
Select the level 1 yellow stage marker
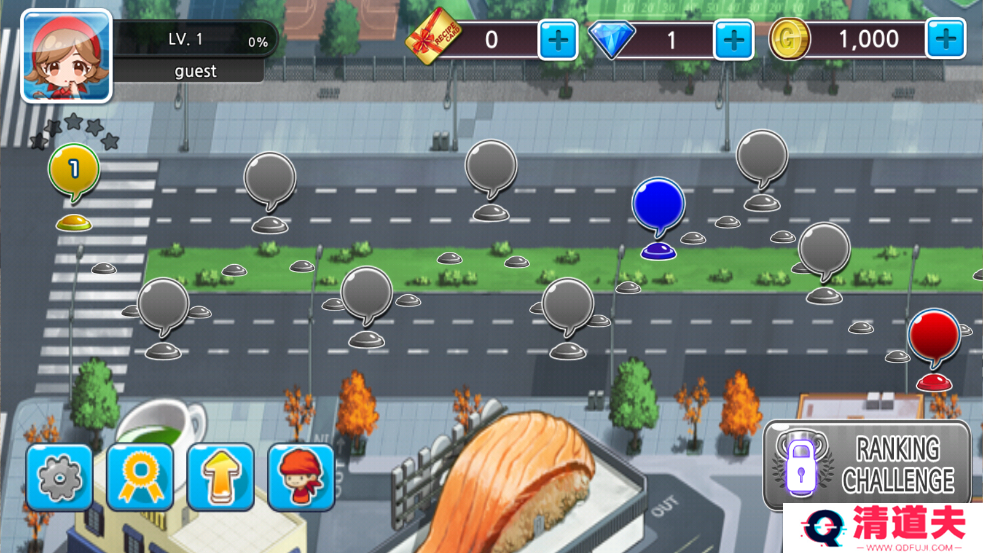click(x=74, y=171)
